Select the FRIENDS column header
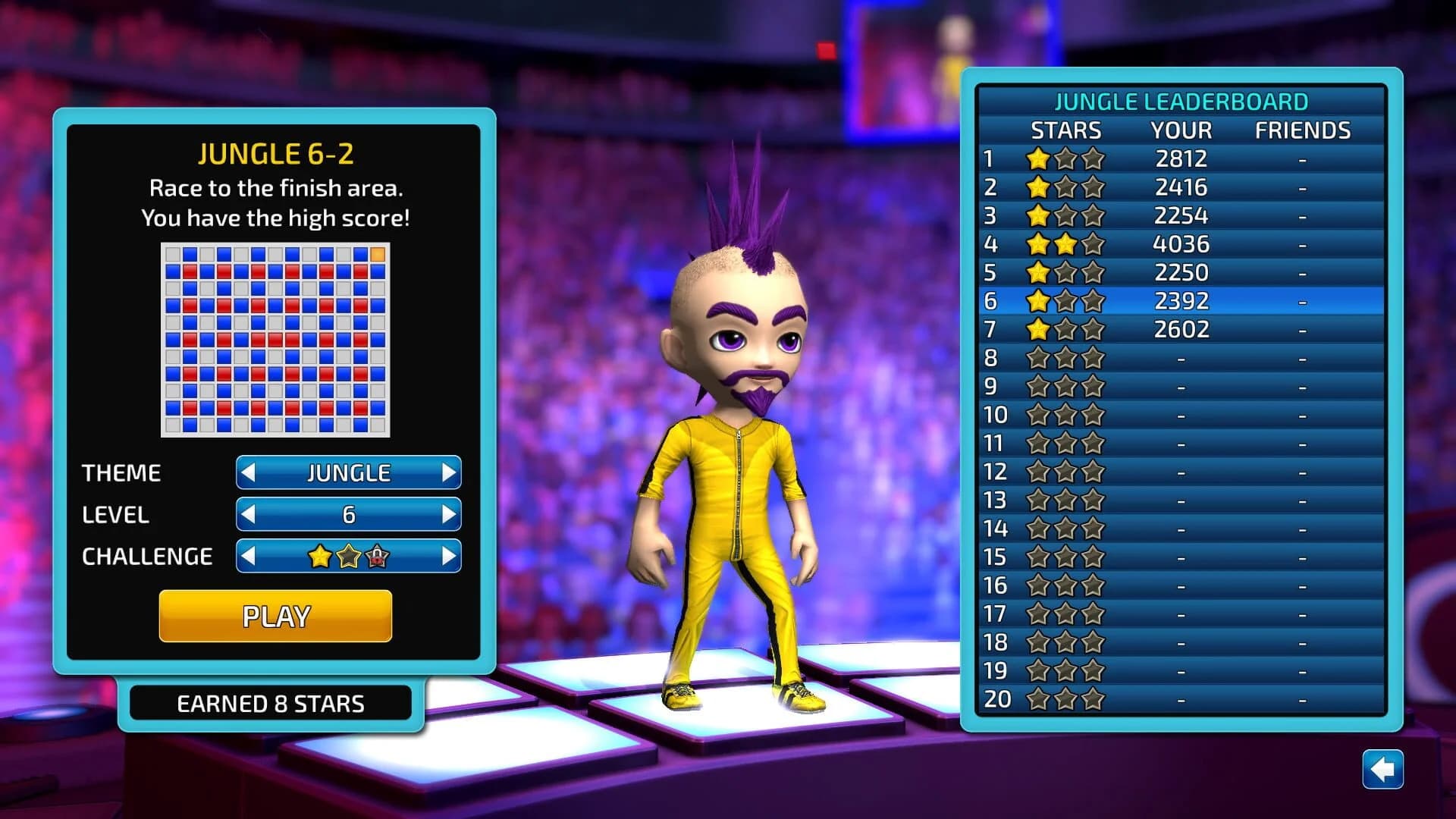This screenshot has width=1456, height=819. point(1300,130)
